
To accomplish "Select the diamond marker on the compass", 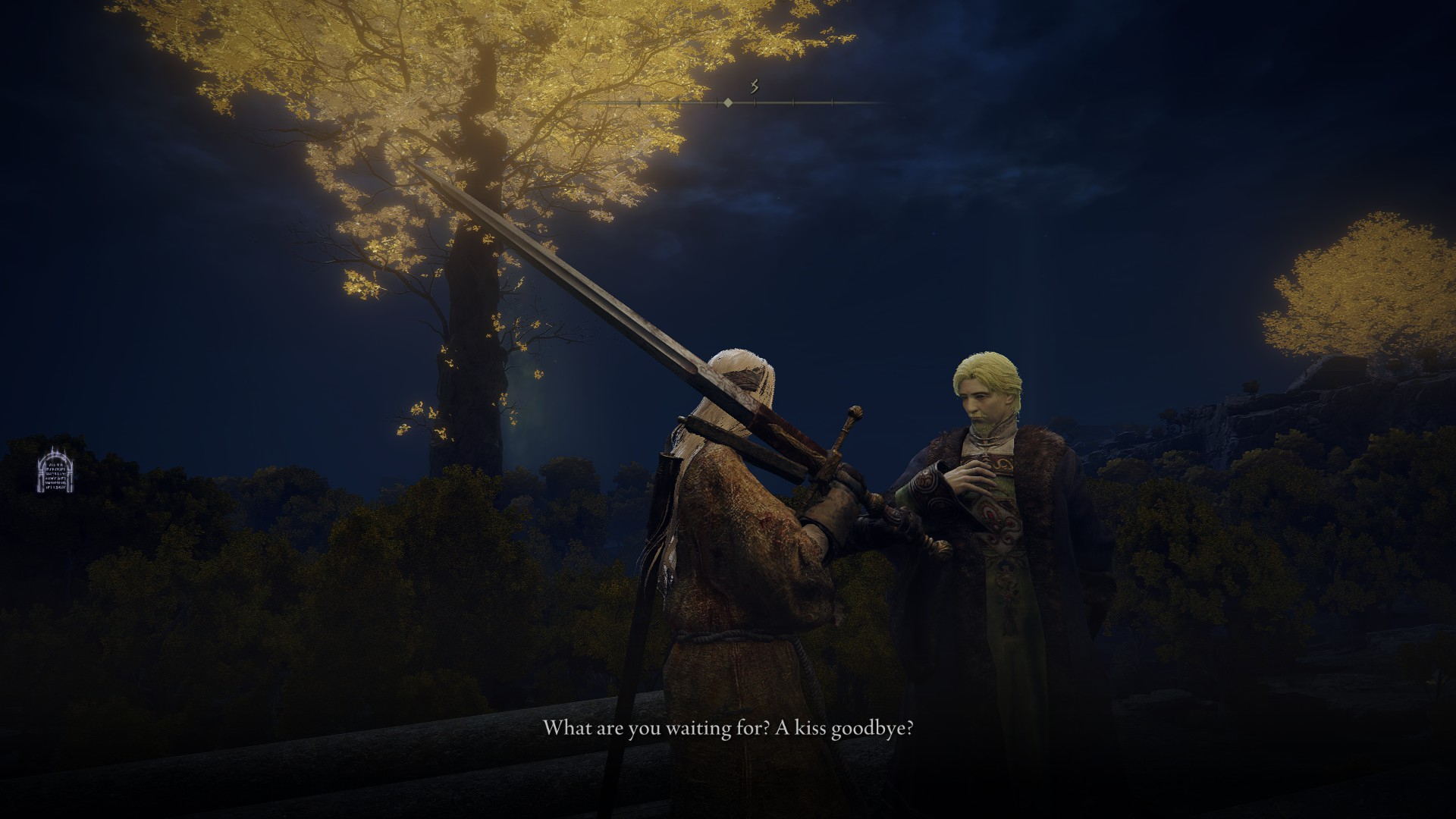I will tap(728, 102).
